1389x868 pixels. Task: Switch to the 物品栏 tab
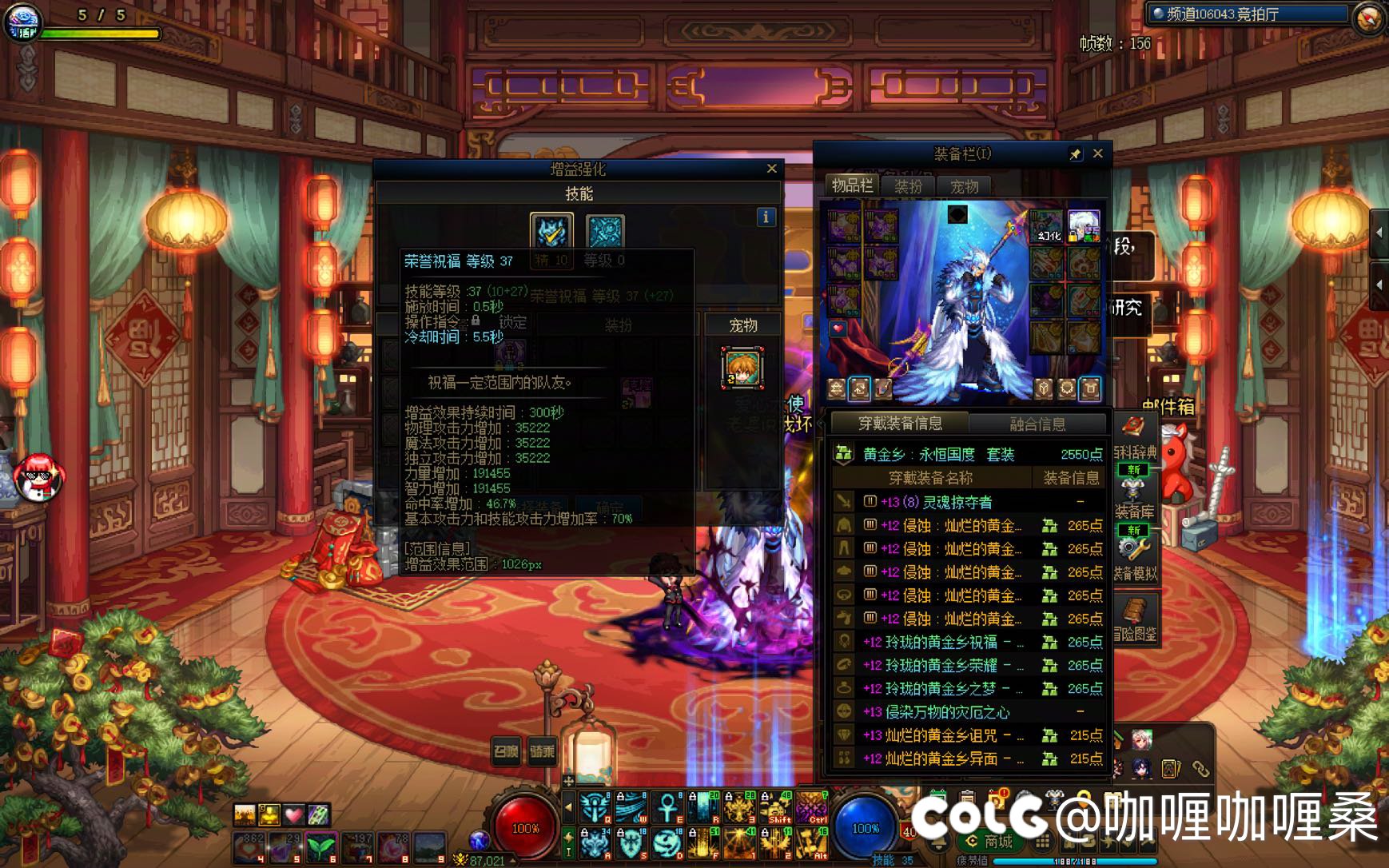852,186
